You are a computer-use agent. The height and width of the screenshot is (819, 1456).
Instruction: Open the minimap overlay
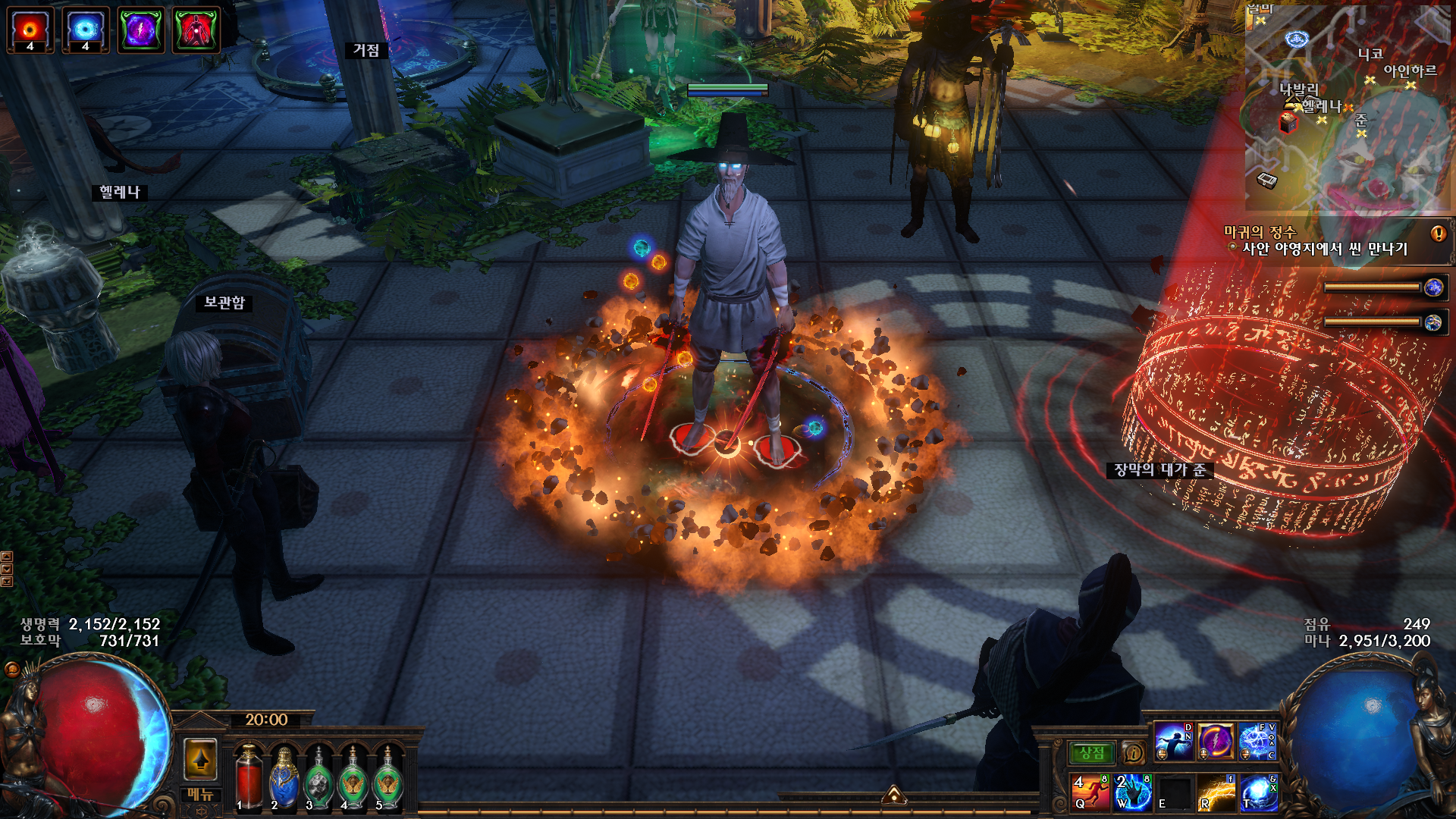click(x=1347, y=108)
